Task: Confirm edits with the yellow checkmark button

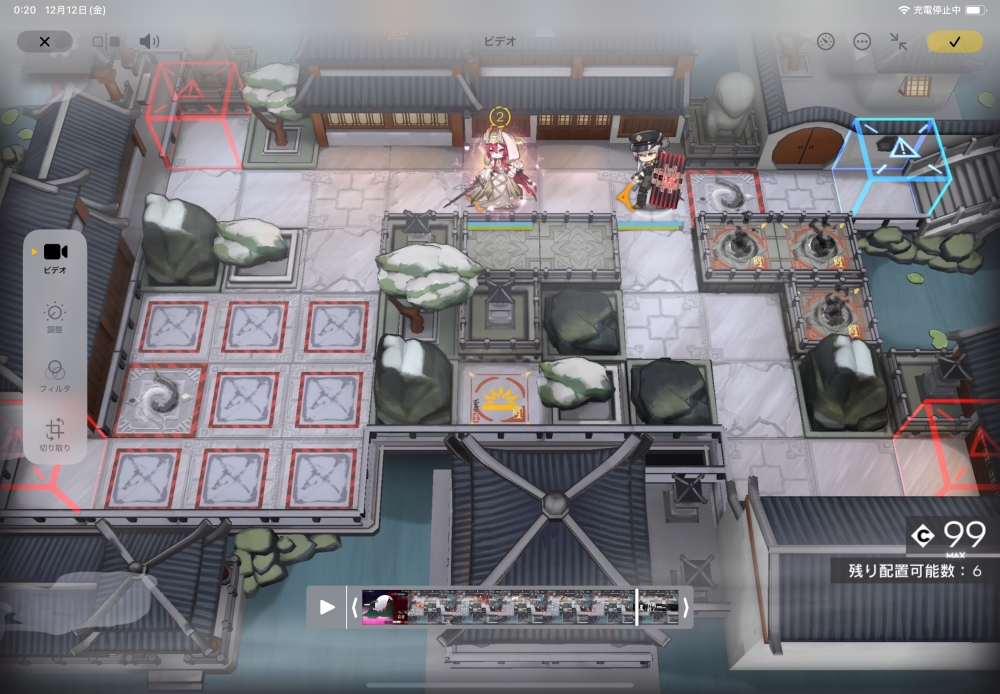Action: pos(954,42)
